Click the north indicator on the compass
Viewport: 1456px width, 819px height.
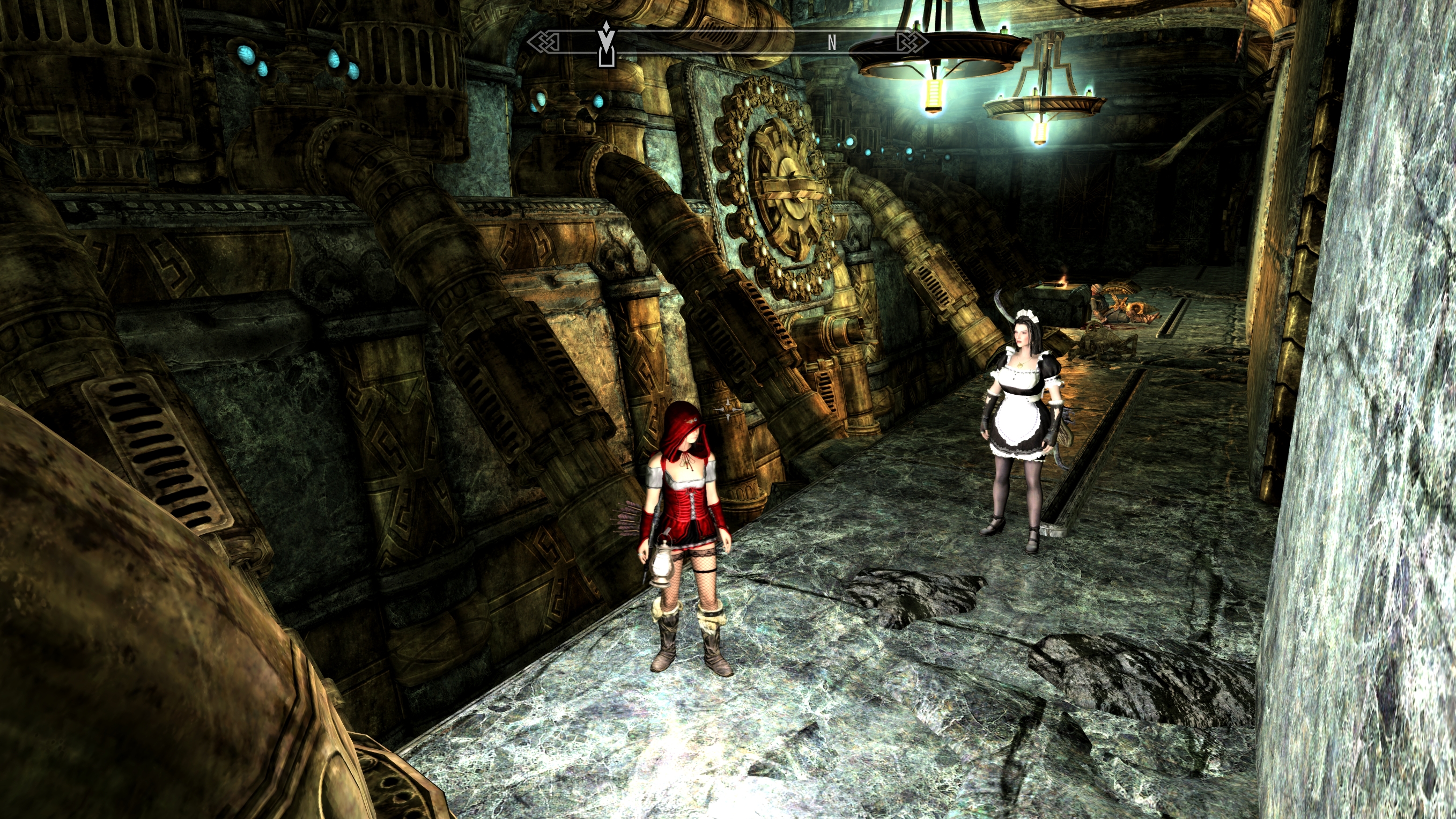[831, 42]
